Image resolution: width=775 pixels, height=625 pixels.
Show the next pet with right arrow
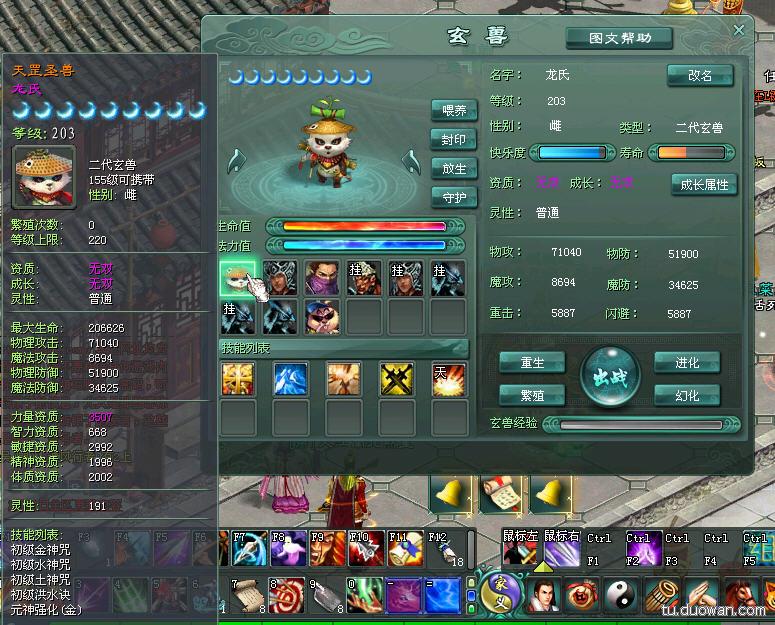pos(410,161)
